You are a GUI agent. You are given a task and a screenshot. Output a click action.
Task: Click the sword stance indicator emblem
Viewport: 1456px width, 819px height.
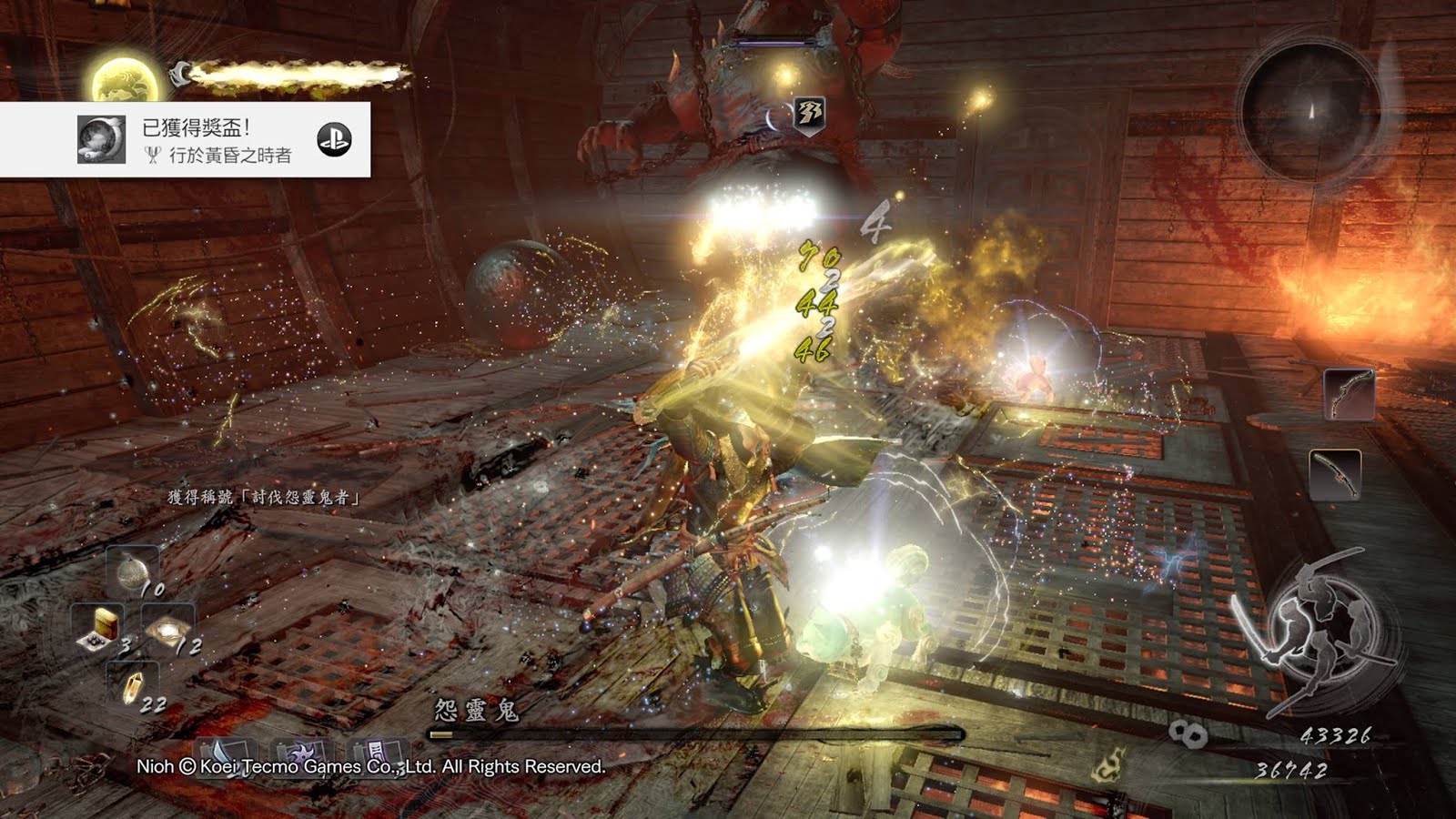[x=1311, y=630]
